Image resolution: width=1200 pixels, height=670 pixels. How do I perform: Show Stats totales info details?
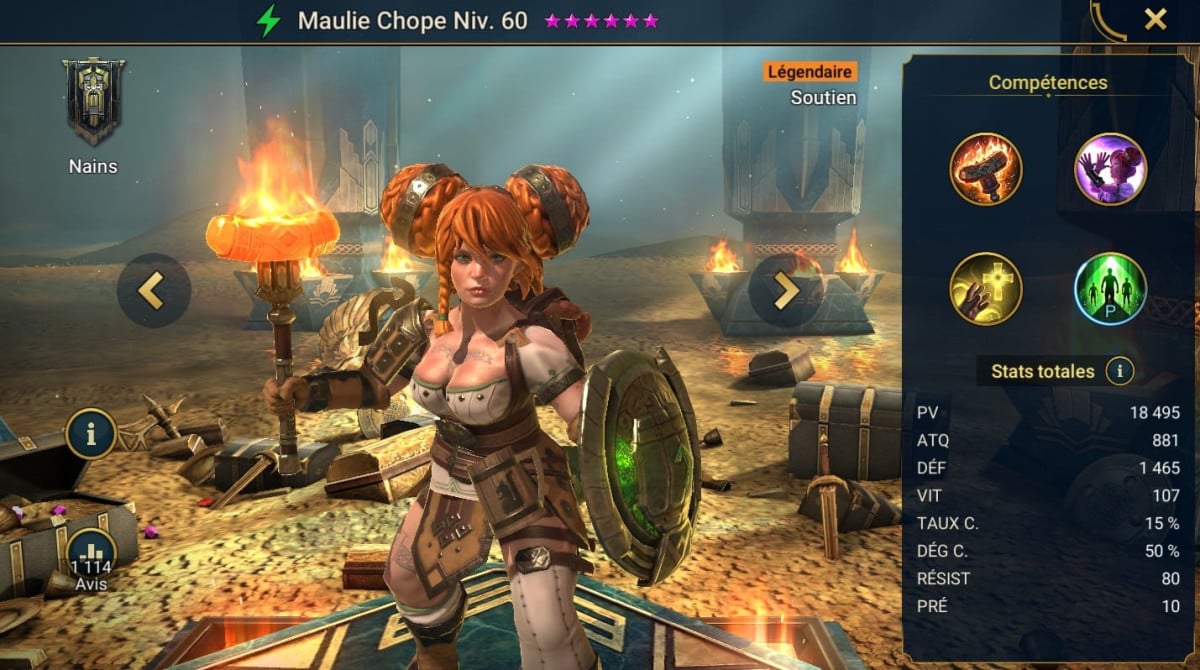(x=1120, y=372)
